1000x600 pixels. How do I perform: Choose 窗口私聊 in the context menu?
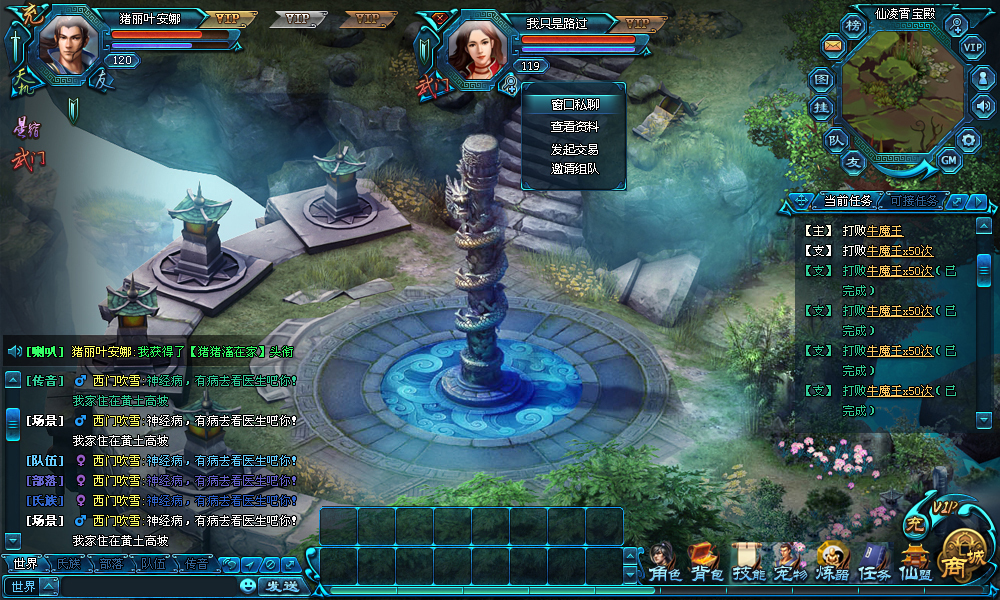pos(574,105)
